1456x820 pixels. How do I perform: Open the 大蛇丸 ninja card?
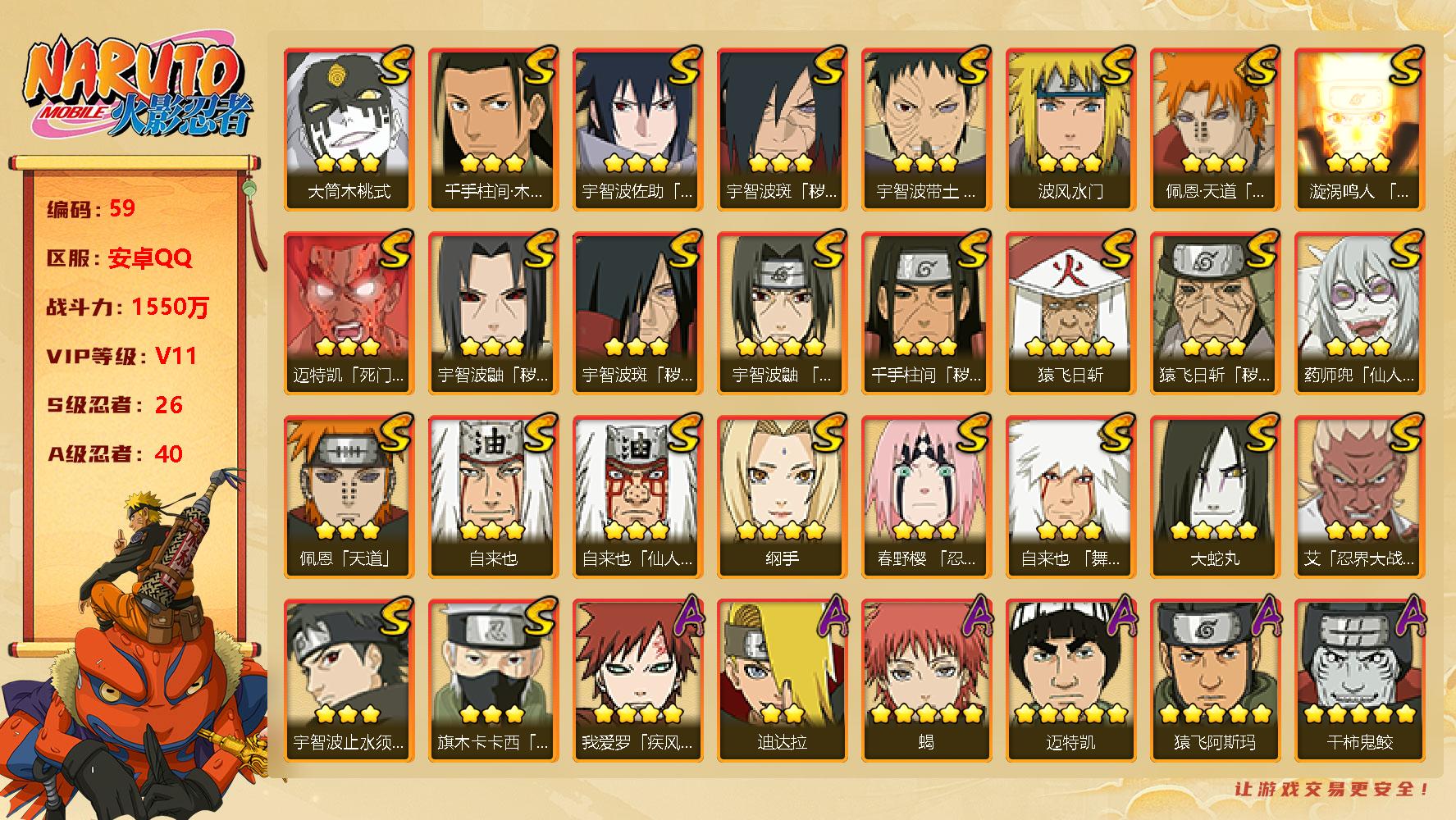pyautogui.click(x=1215, y=496)
